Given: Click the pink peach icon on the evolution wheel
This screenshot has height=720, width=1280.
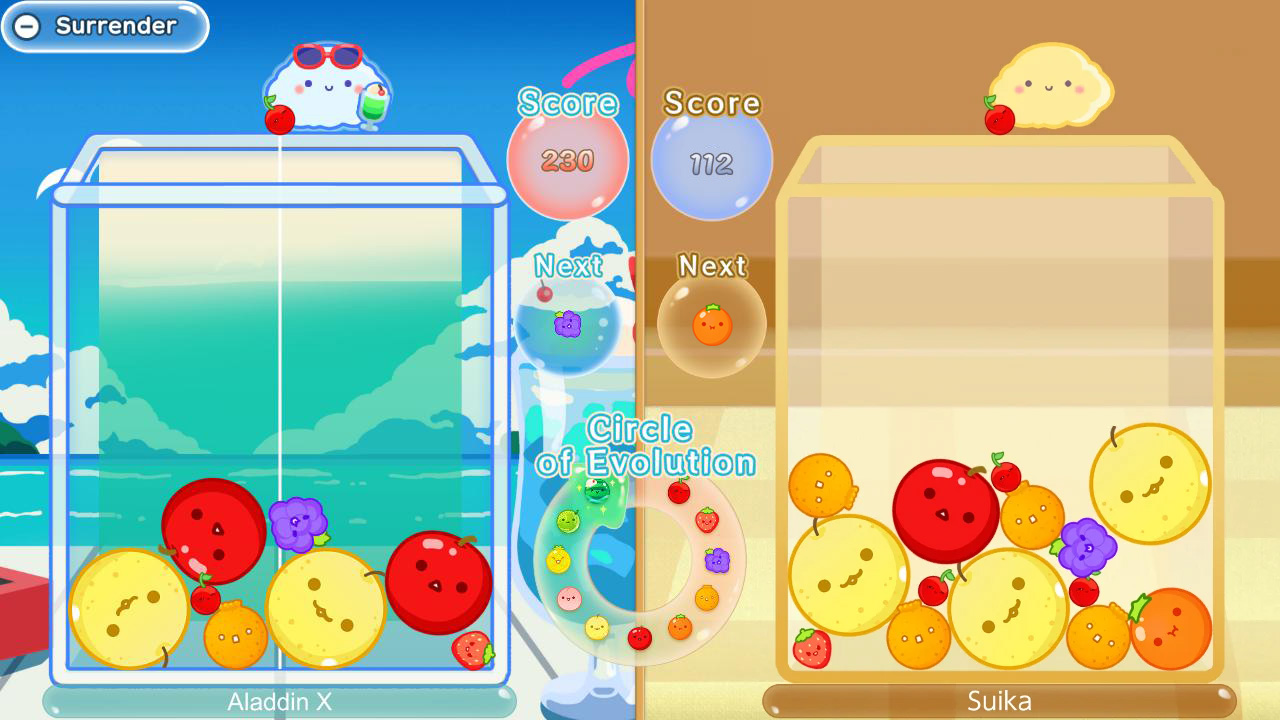Looking at the screenshot, I should tap(568, 597).
